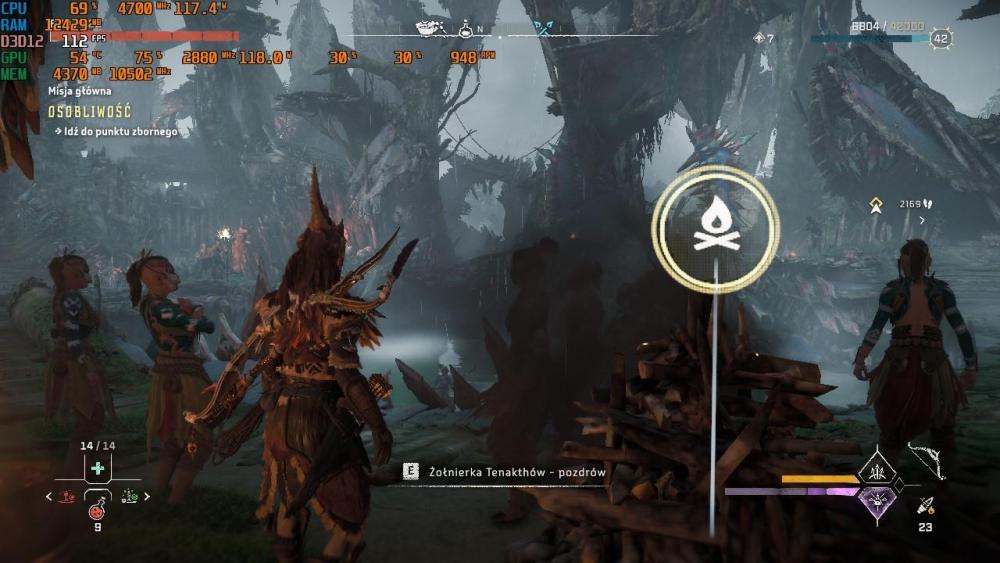This screenshot has width=1000, height=563.
Task: Select the quest distance marker showing 2169
Action: [x=877, y=204]
